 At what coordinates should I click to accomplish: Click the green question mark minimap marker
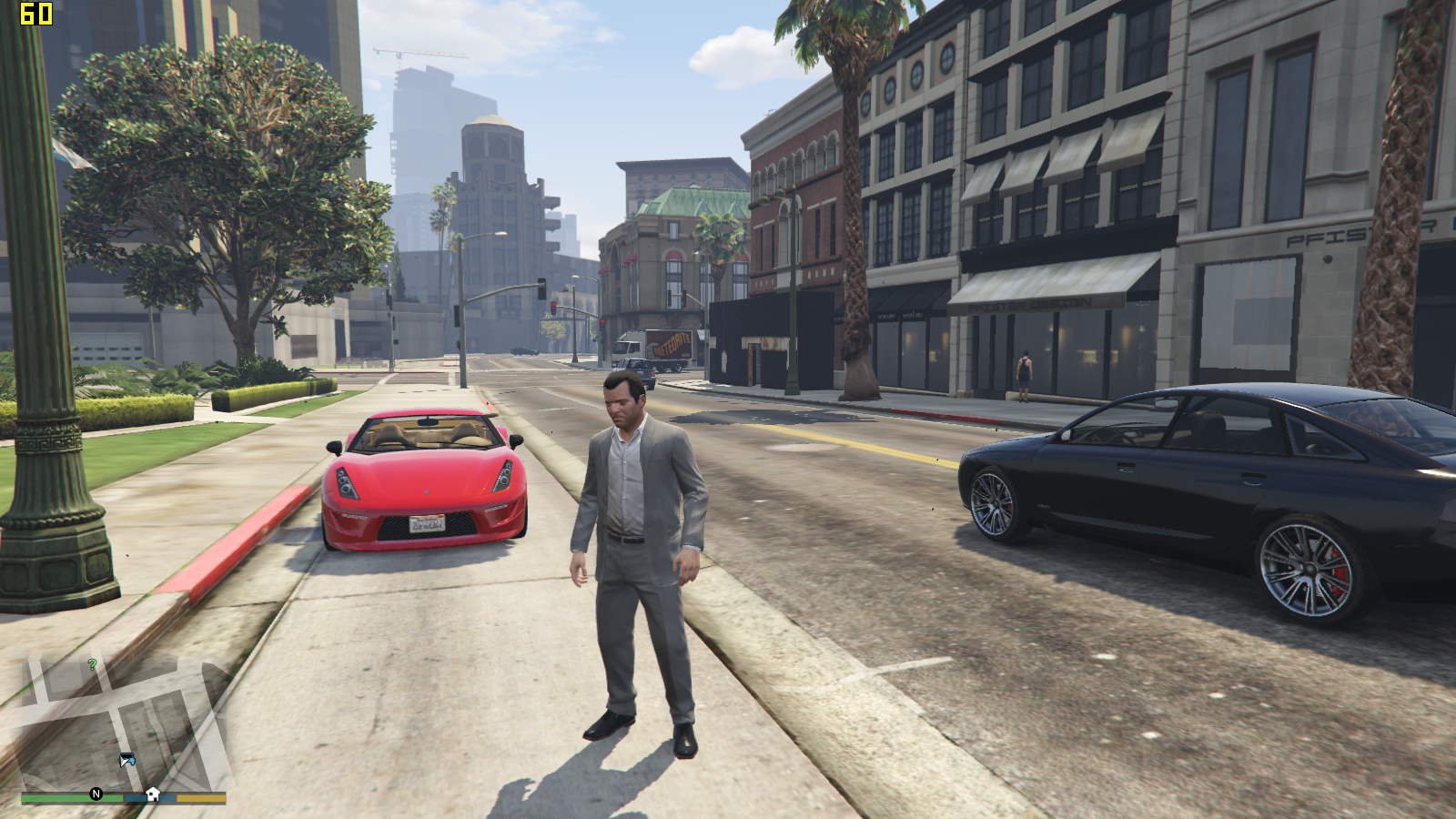[92, 665]
